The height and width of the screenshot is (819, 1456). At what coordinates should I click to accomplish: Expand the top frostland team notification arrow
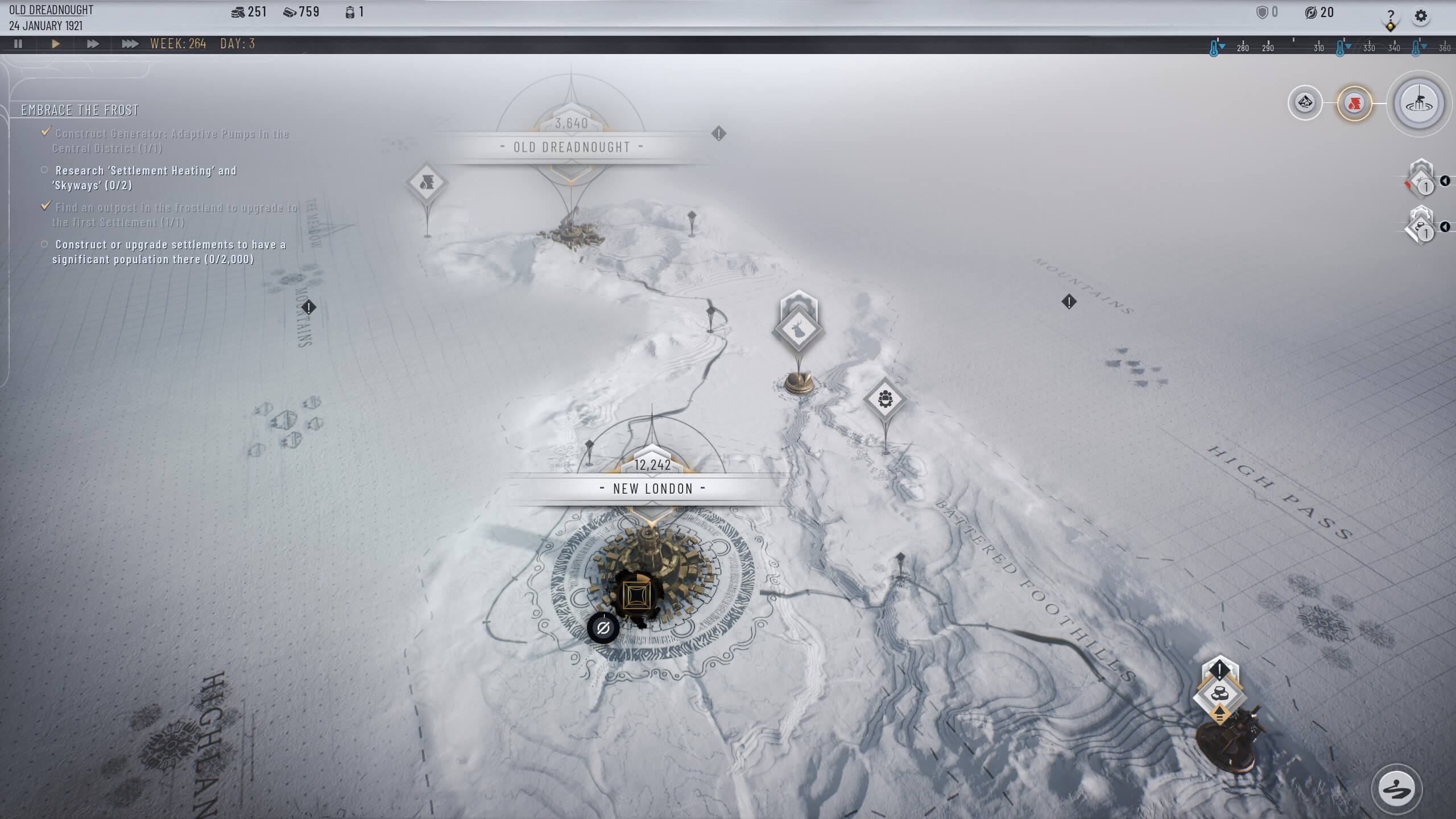click(1445, 181)
